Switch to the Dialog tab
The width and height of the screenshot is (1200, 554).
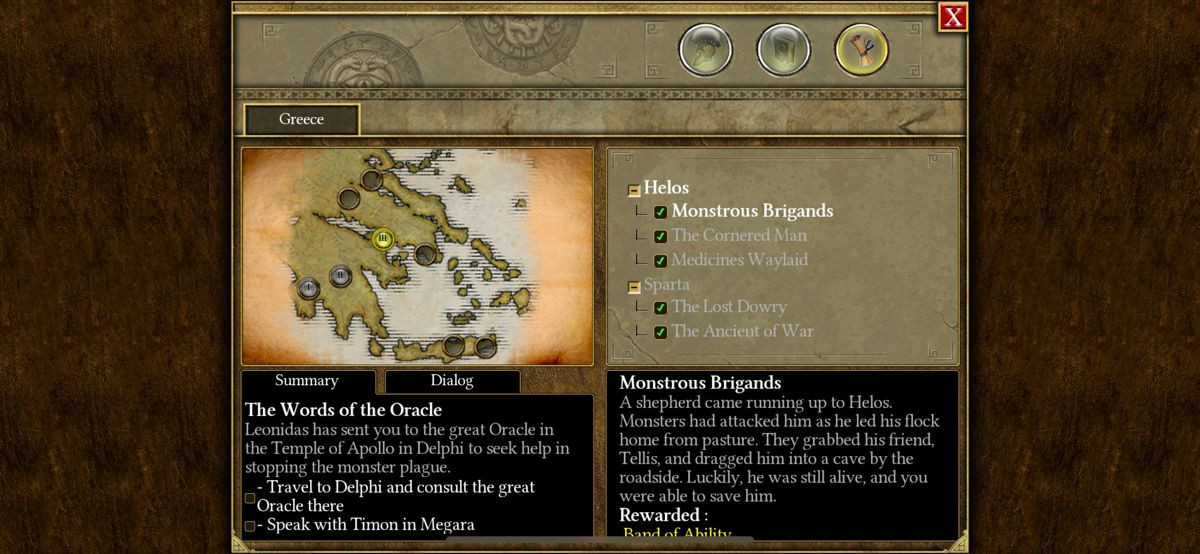[x=452, y=381]
